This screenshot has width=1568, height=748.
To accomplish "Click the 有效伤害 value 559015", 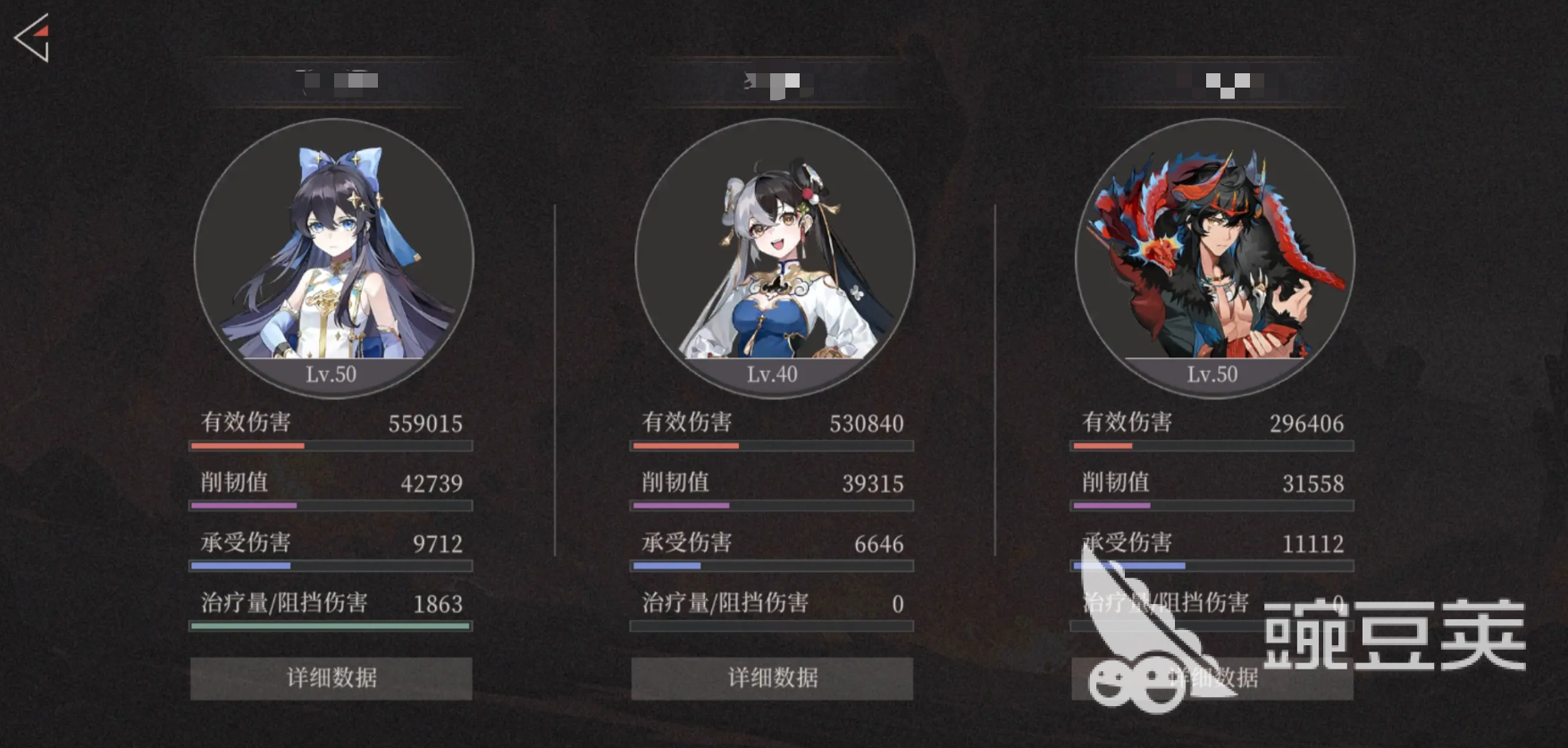I will 425,423.
